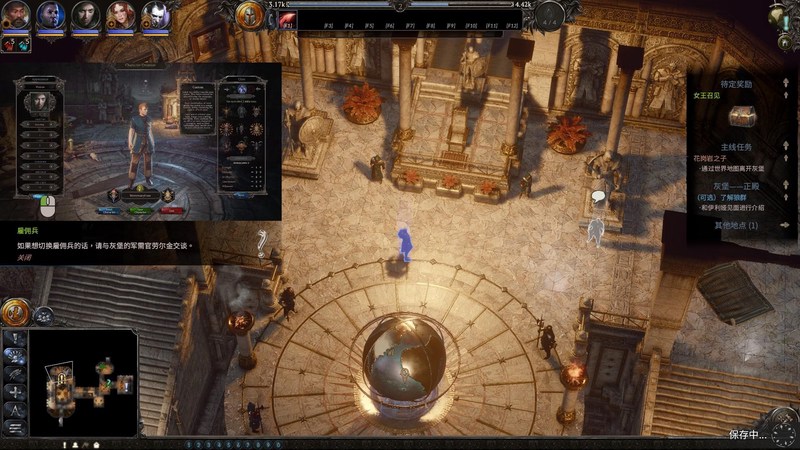Click the golden helmet emblem
Screen dimensions: 800x450
pos(250,15)
